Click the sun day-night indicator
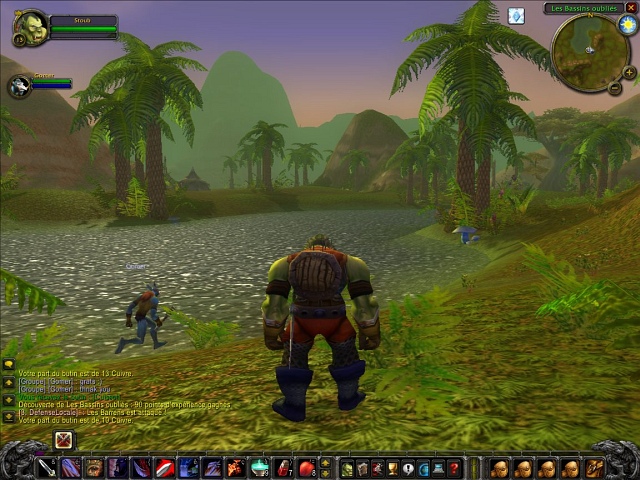 pos(627,24)
